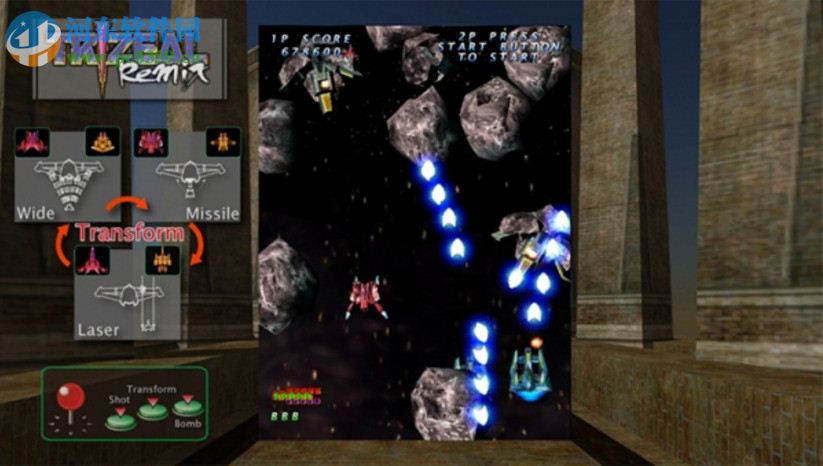Select the Wide ship form panel
The image size is (823, 466).
click(66, 174)
